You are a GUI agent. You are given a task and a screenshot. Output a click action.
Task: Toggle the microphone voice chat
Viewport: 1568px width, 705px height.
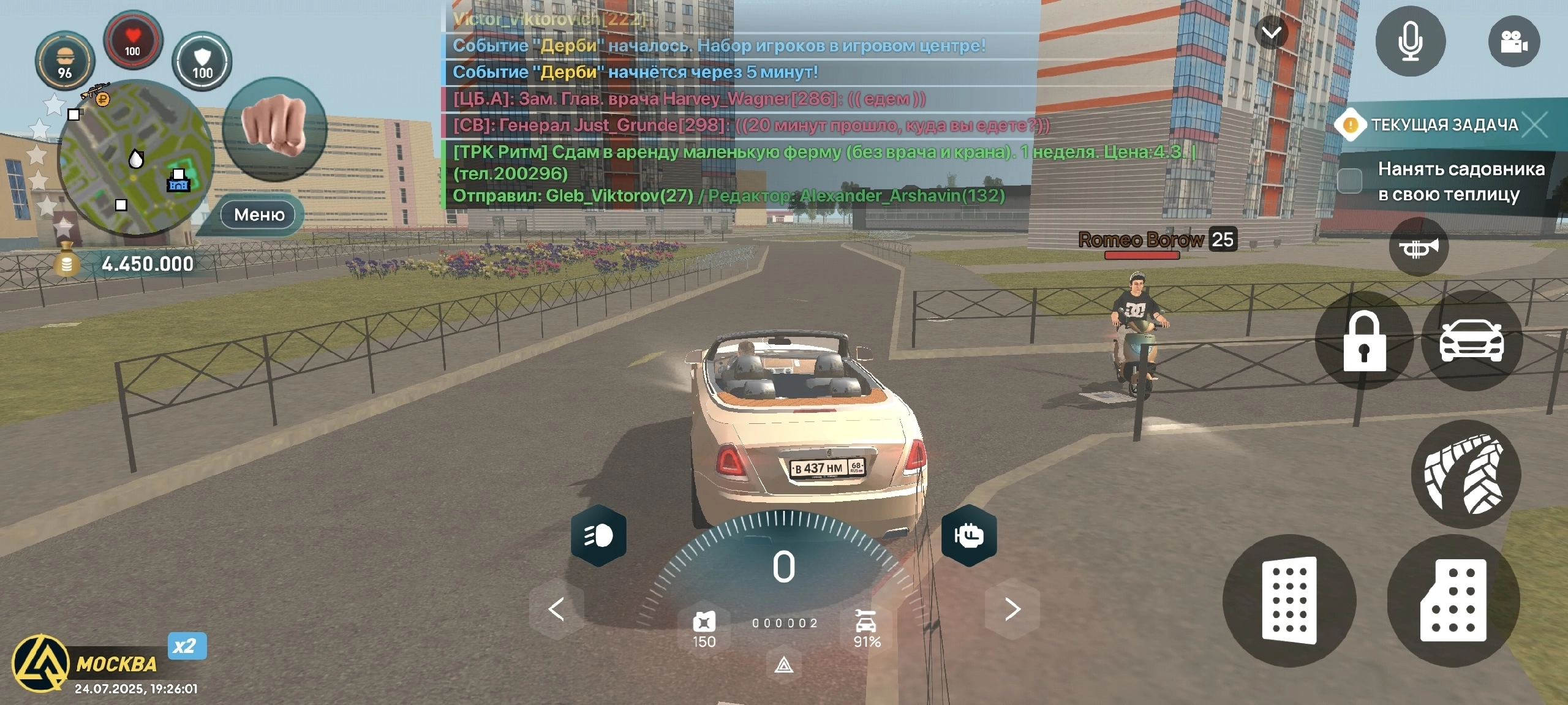(1410, 41)
